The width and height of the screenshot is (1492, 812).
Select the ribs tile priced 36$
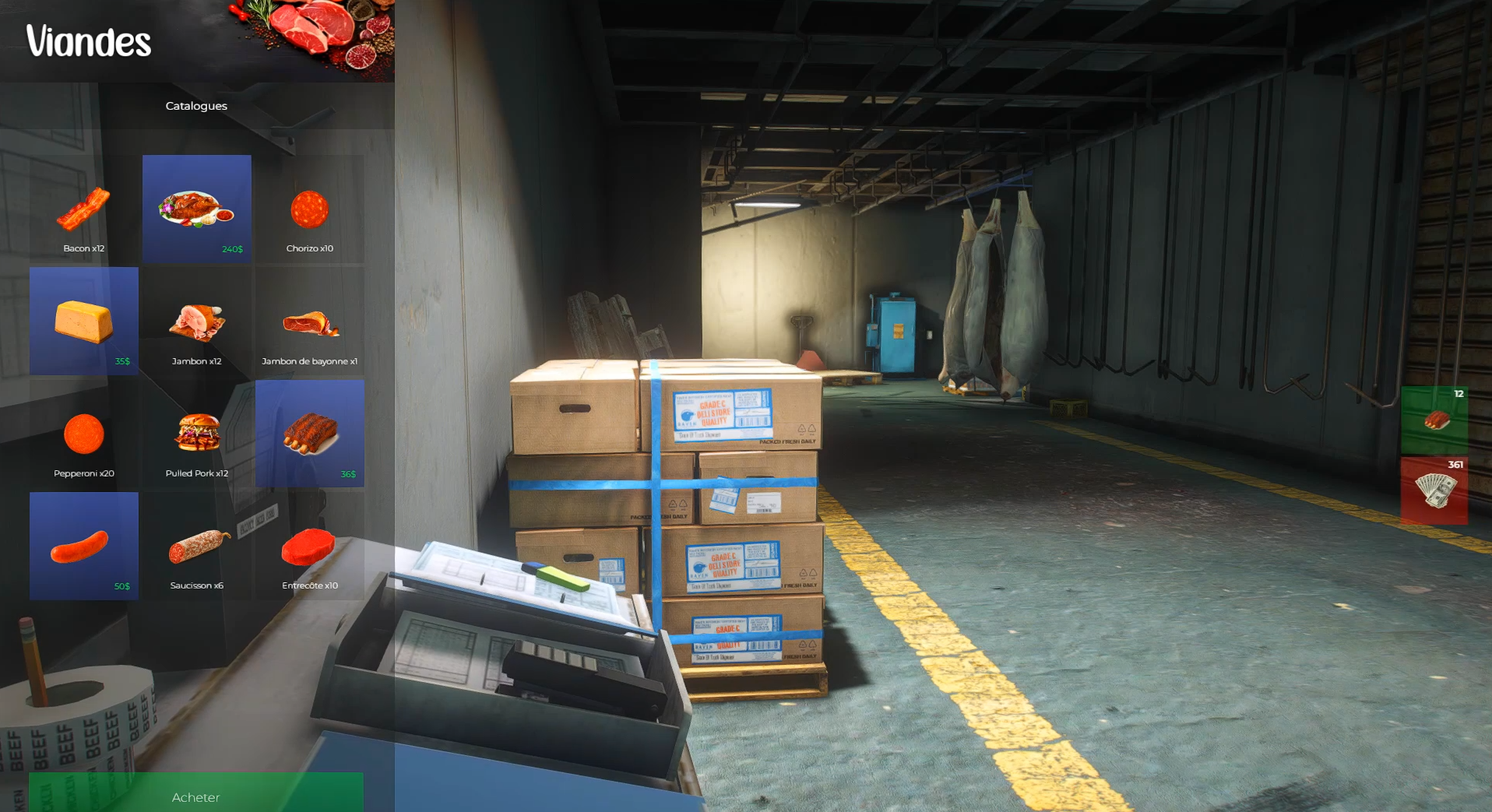click(310, 434)
